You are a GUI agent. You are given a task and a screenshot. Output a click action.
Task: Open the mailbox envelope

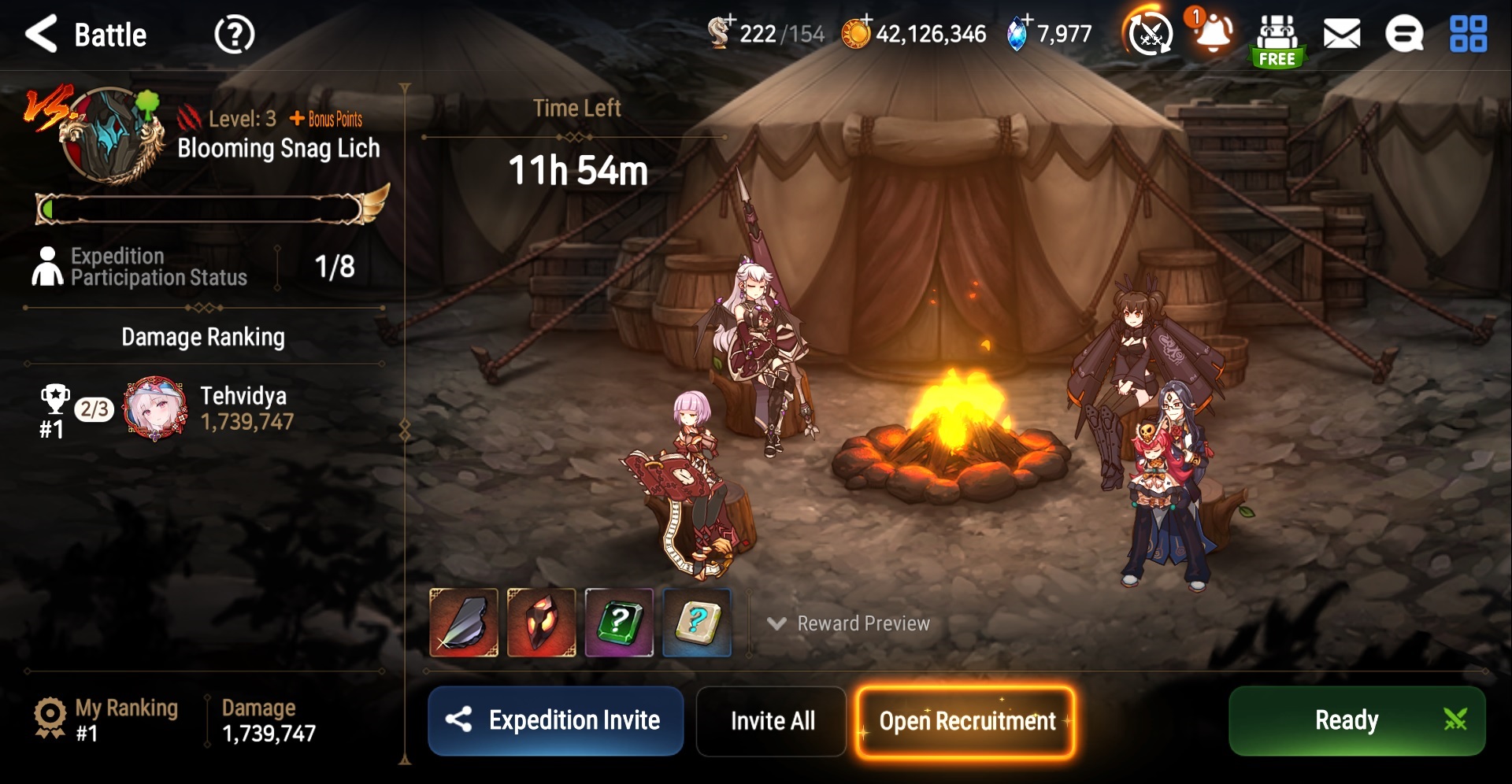pos(1341,35)
